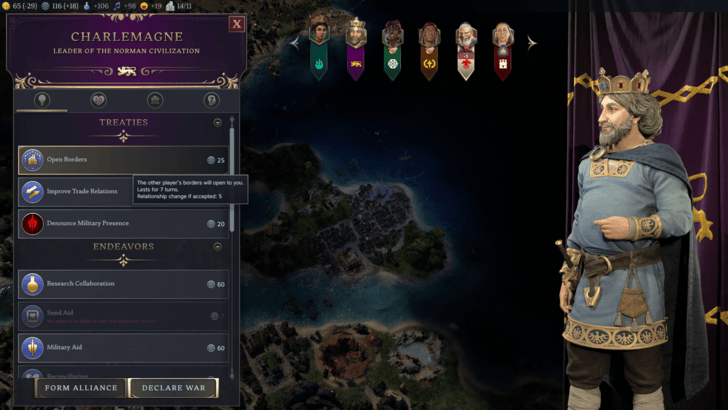Viewport: 728px width, 410px height.
Task: Open the heart relationship tab
Action: tap(98, 100)
